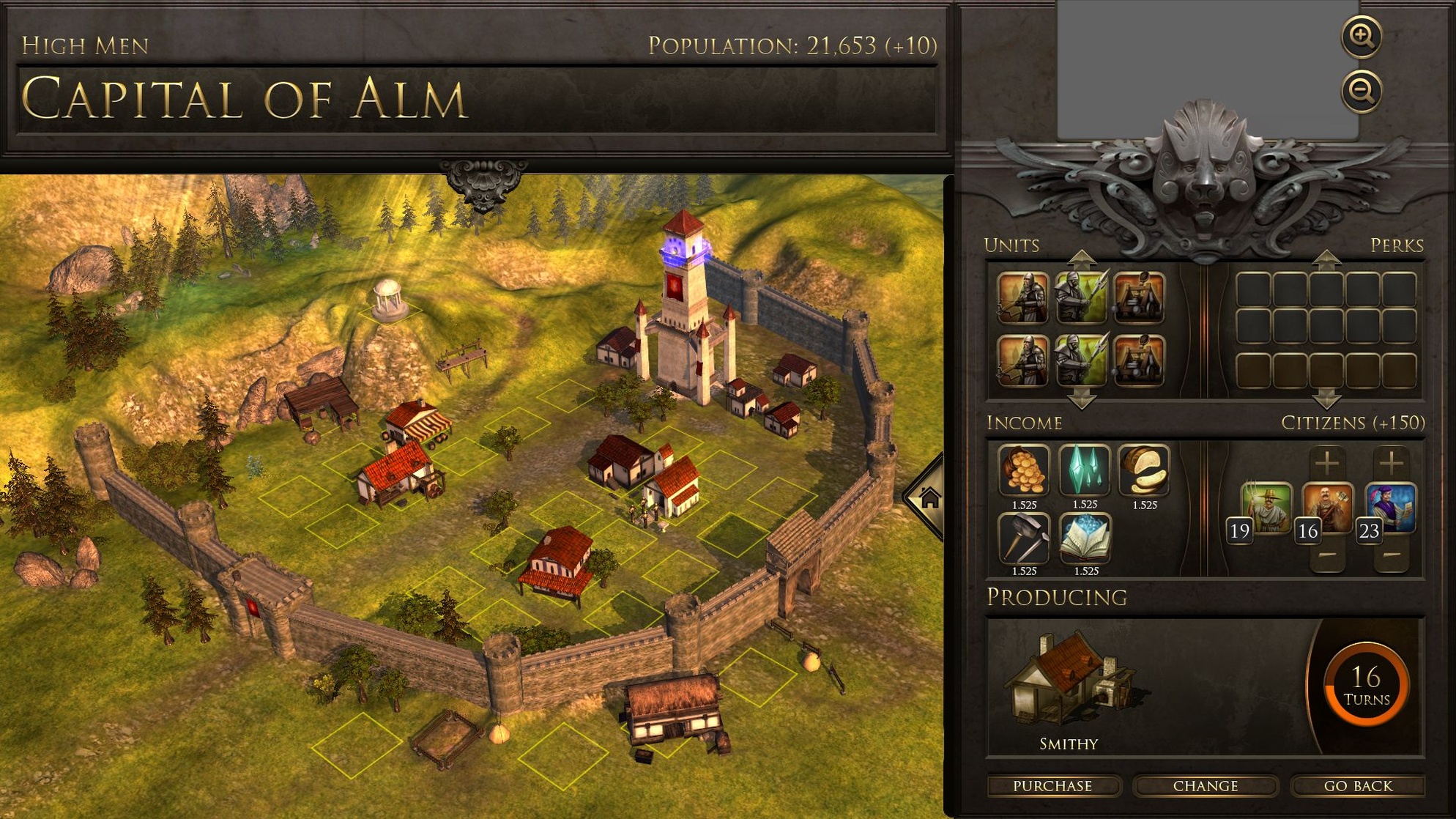The width and height of the screenshot is (1456, 819).
Task: Select the bearded worker citizen portrait
Action: click(x=1329, y=507)
